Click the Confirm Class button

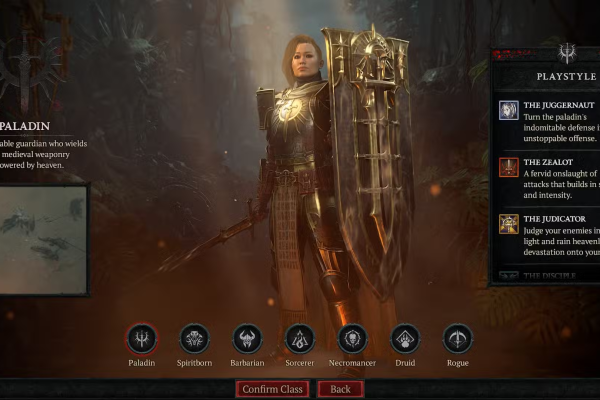coord(272,389)
